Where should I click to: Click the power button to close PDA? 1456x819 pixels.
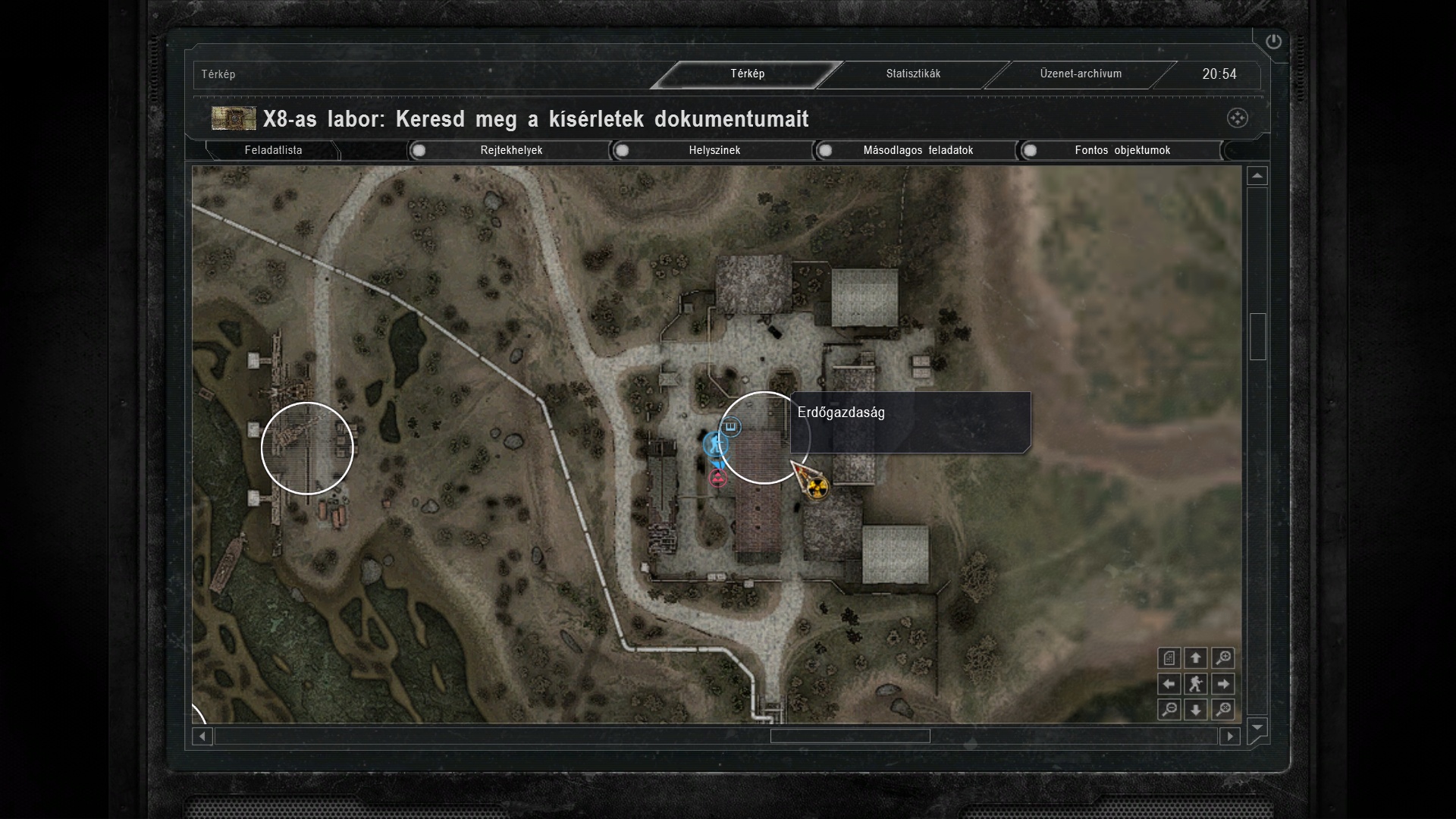tap(1273, 42)
